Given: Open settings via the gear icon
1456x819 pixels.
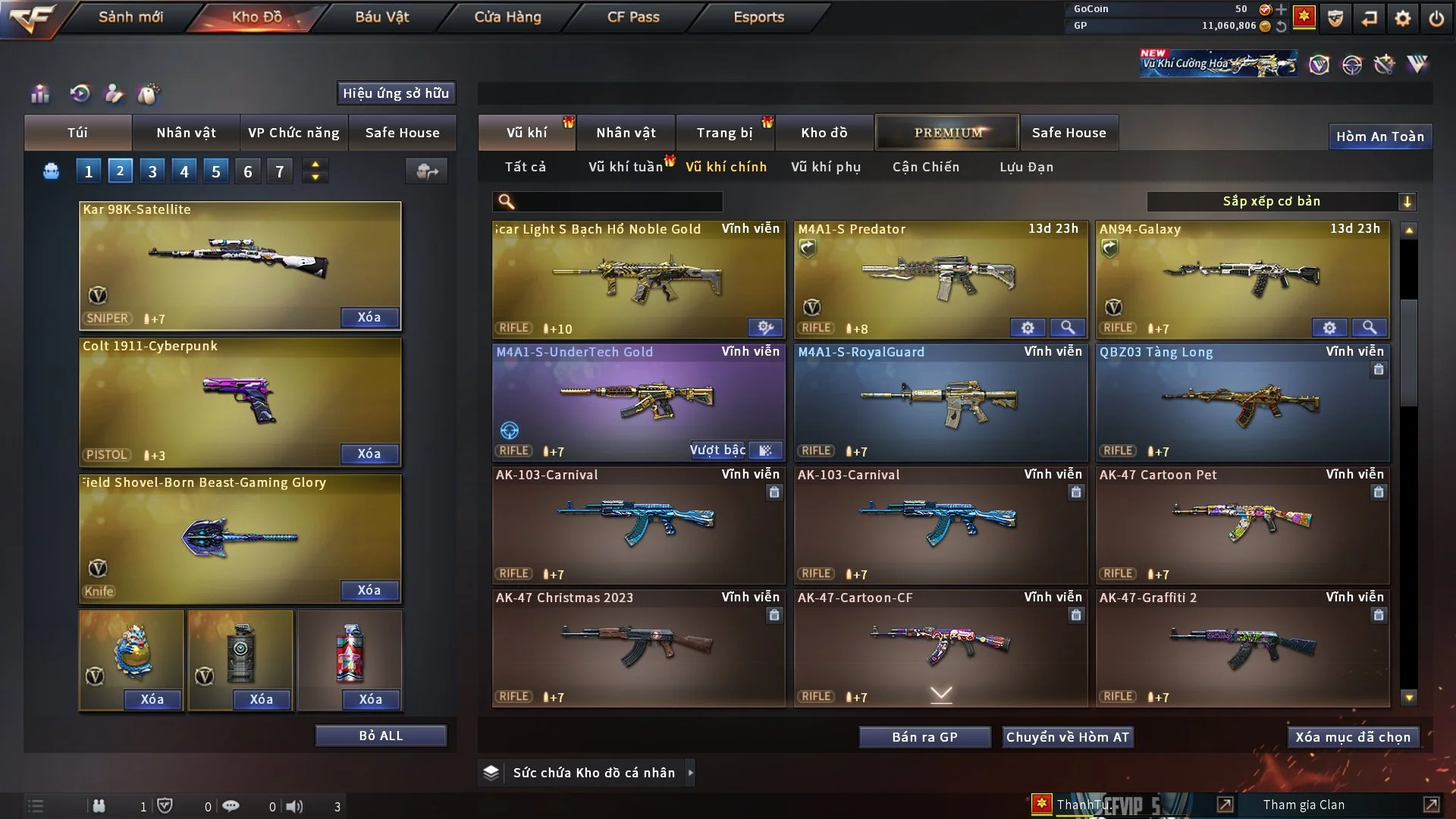Looking at the screenshot, I should coord(1402,18).
